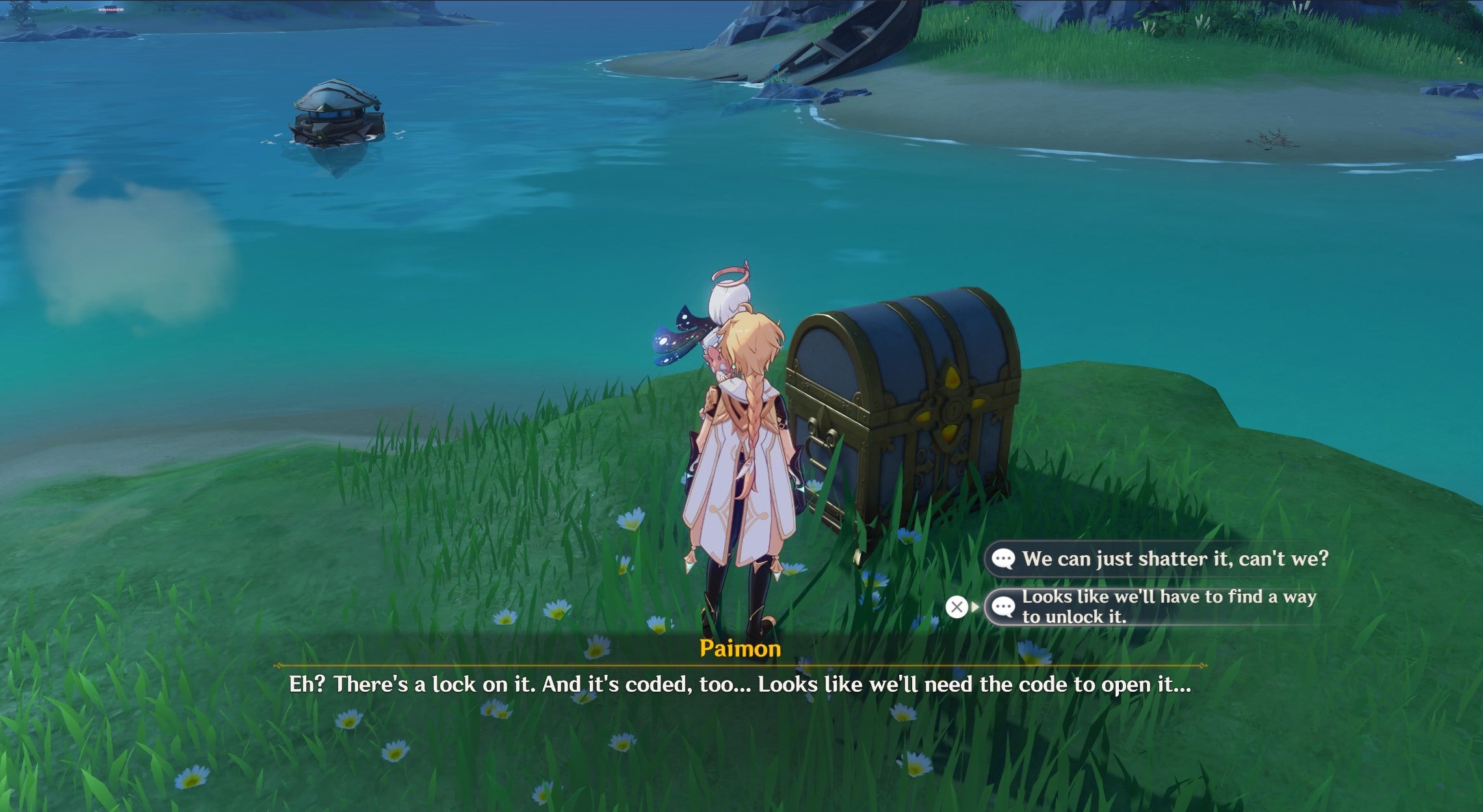The height and width of the screenshot is (812, 1483).
Task: Click the speech bubble icon on the first dialogue option
Action: (1006, 558)
